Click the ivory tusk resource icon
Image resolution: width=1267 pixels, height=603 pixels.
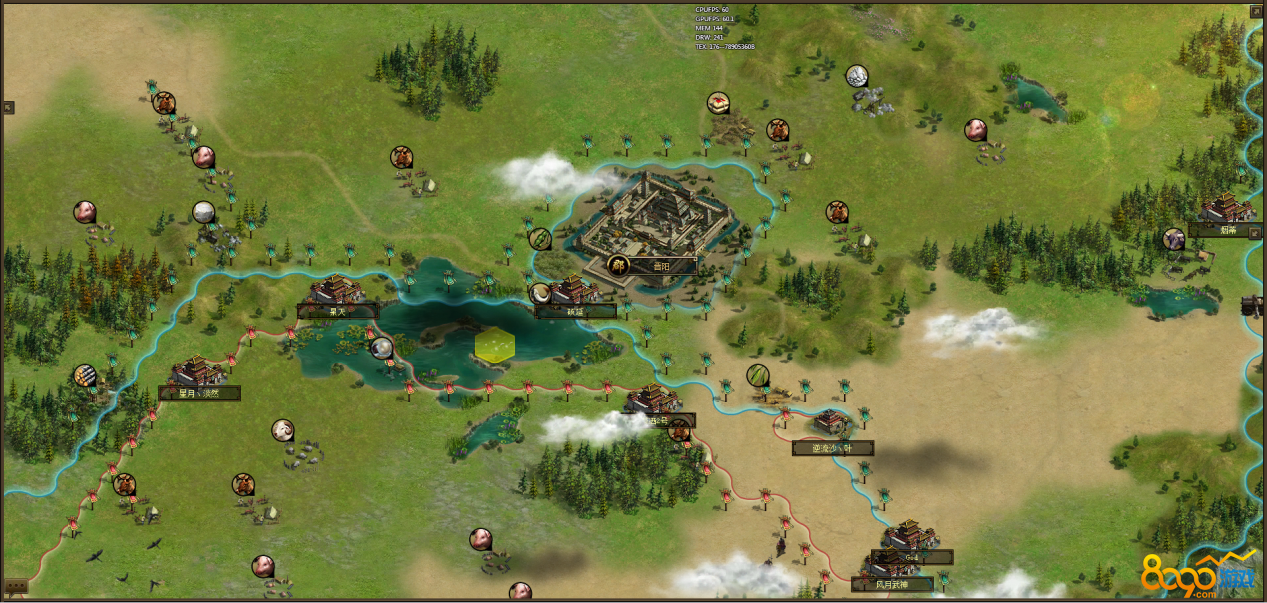[x=541, y=293]
